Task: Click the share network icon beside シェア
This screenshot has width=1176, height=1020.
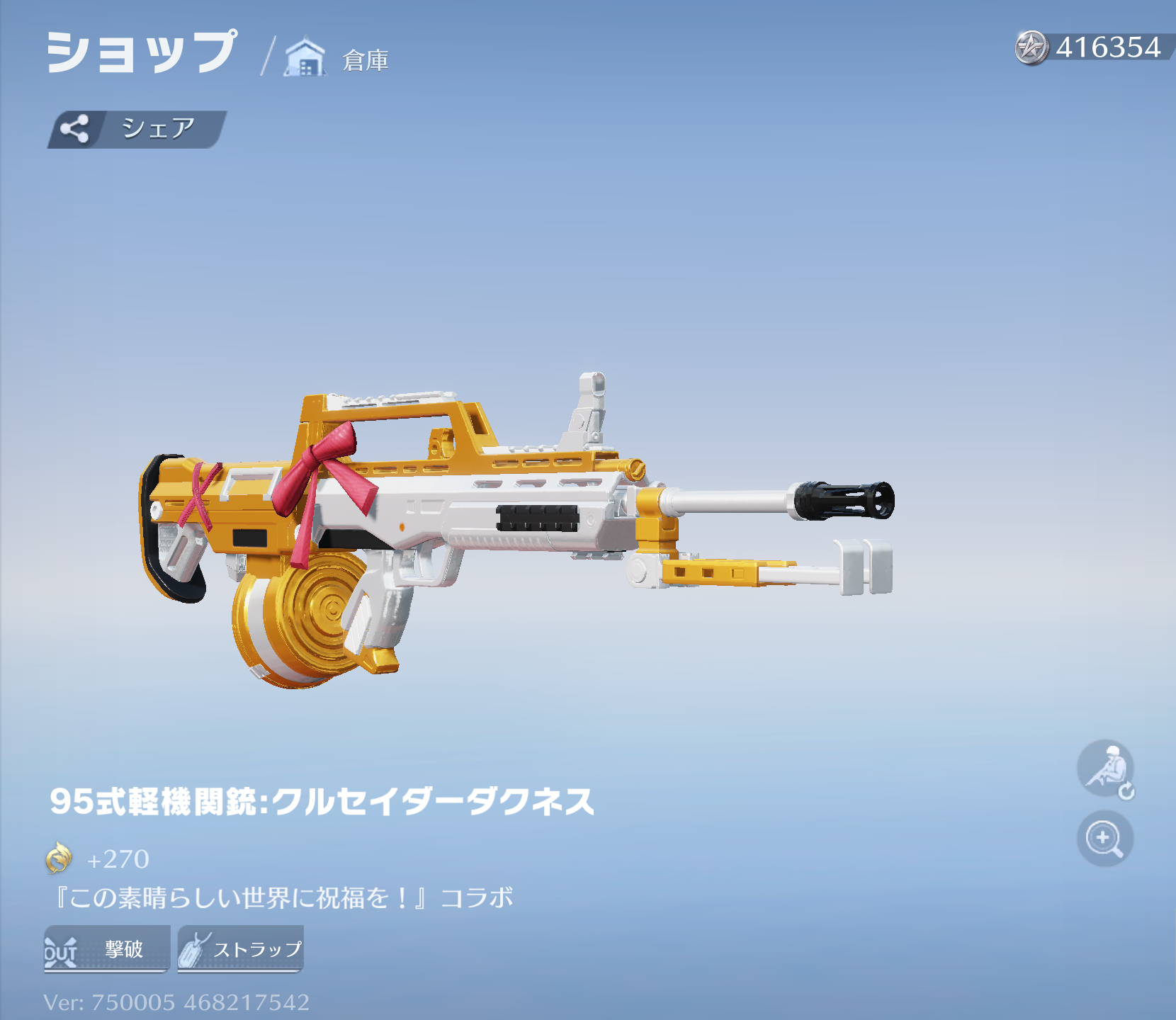Action: coord(77,129)
